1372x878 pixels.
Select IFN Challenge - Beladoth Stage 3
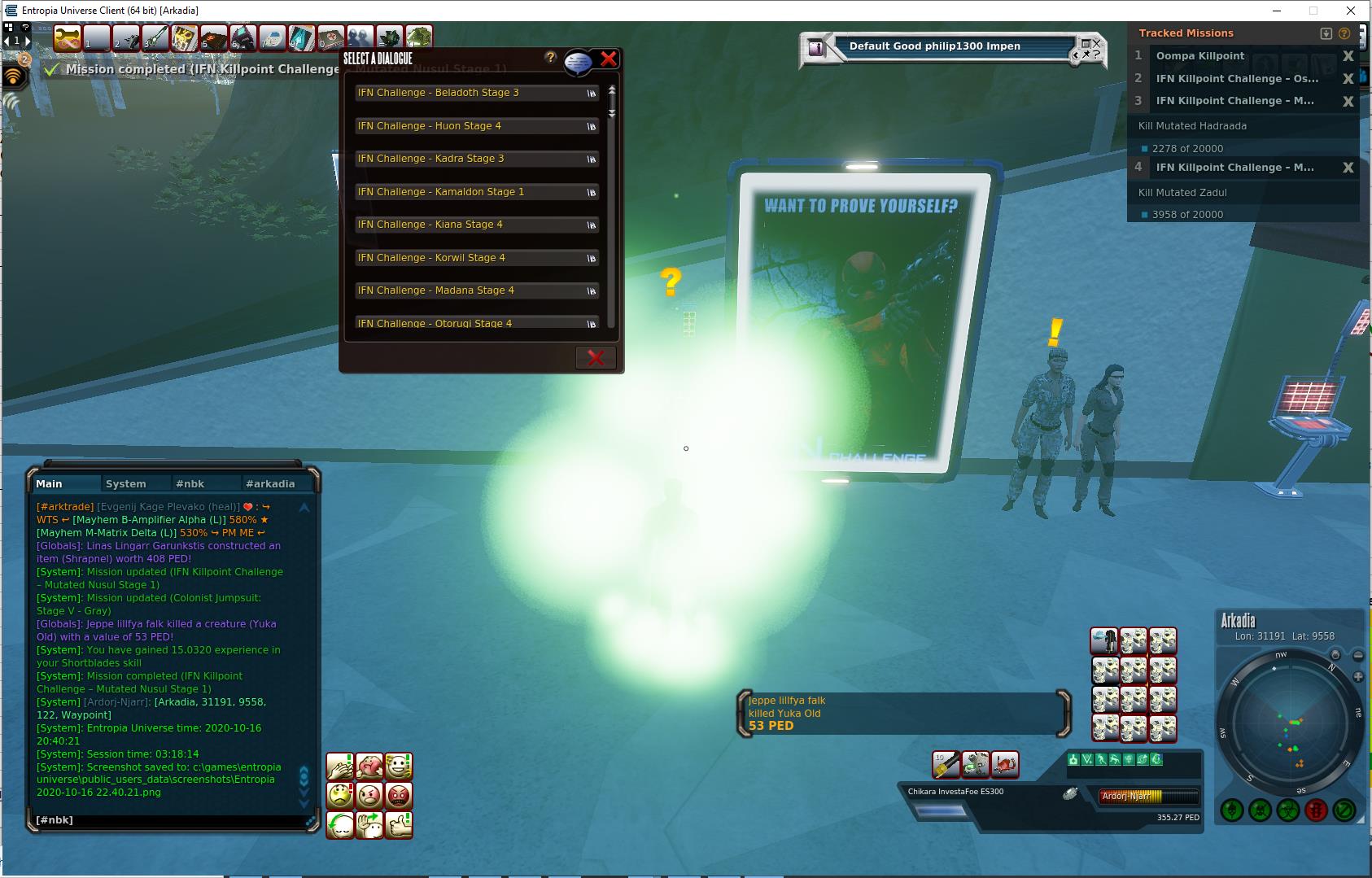476,93
